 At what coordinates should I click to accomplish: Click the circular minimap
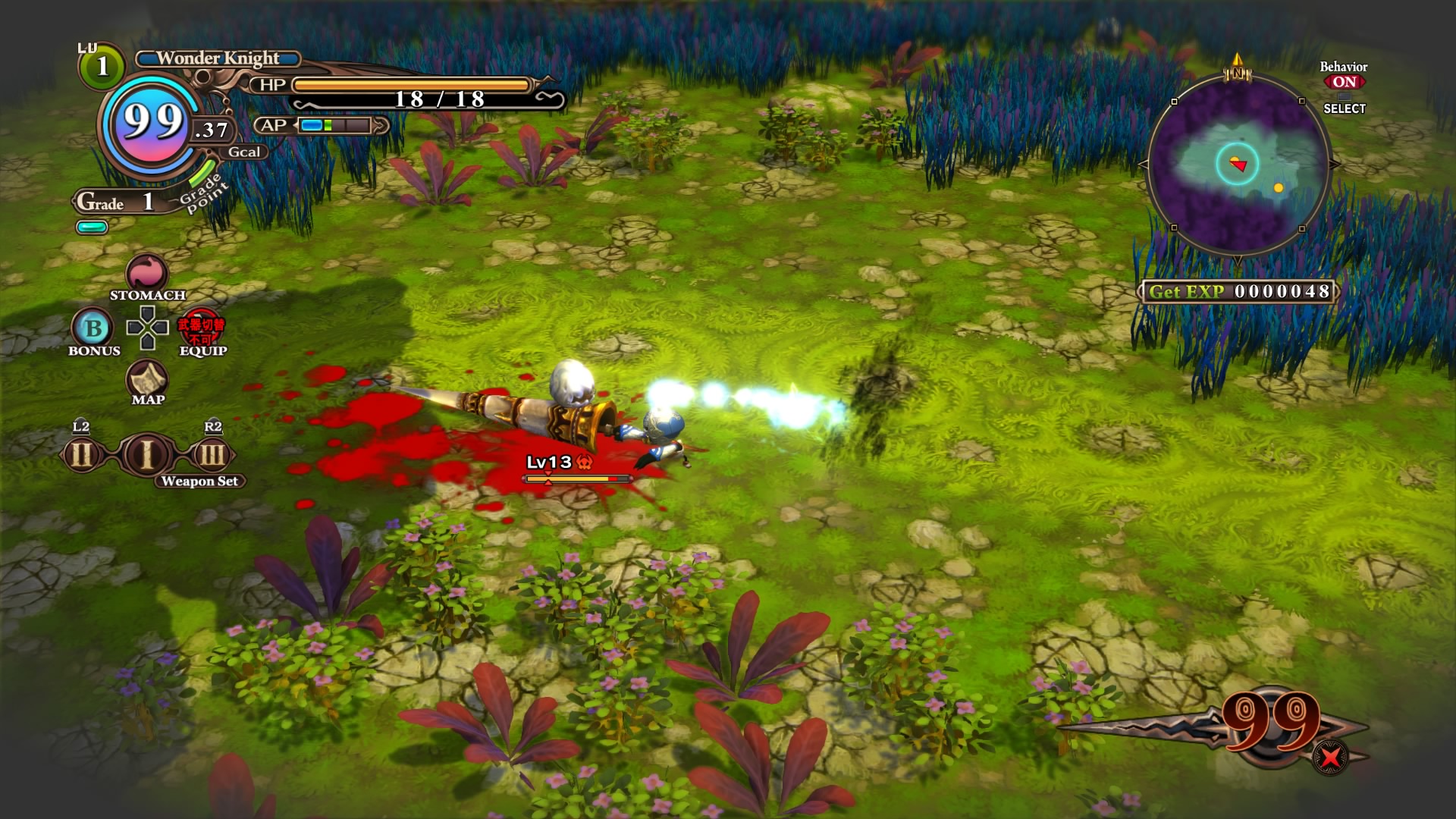coord(1238,165)
